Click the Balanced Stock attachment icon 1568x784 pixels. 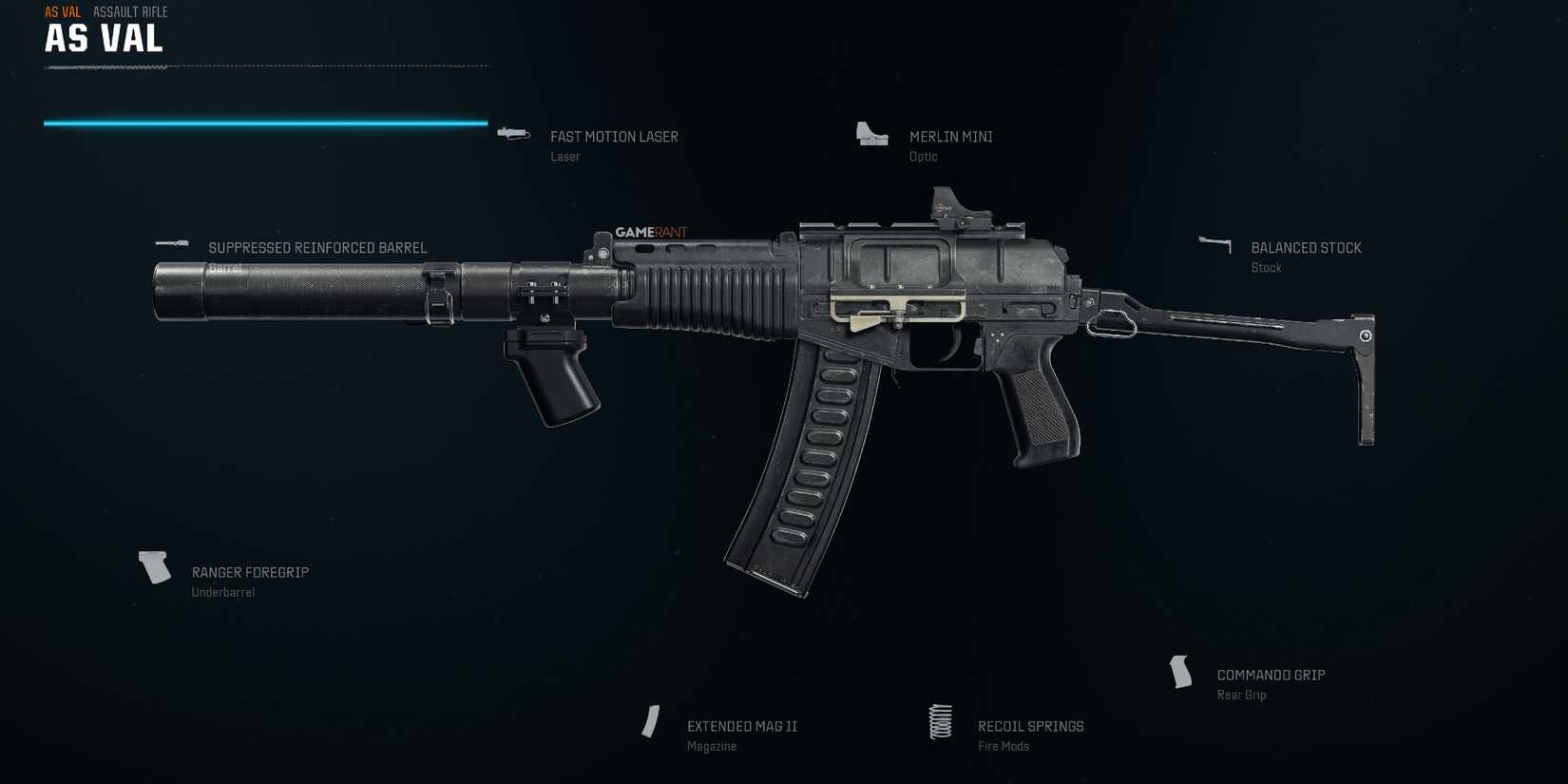pos(1214,243)
